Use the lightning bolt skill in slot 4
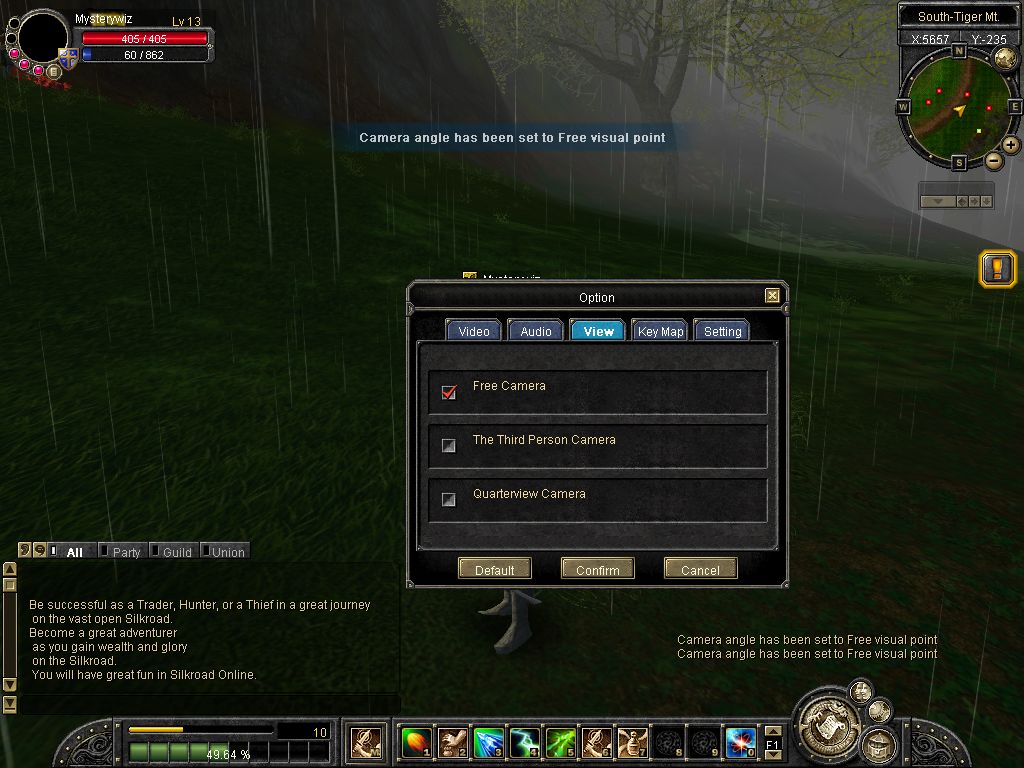Viewport: 1024px width, 768px height. point(525,742)
